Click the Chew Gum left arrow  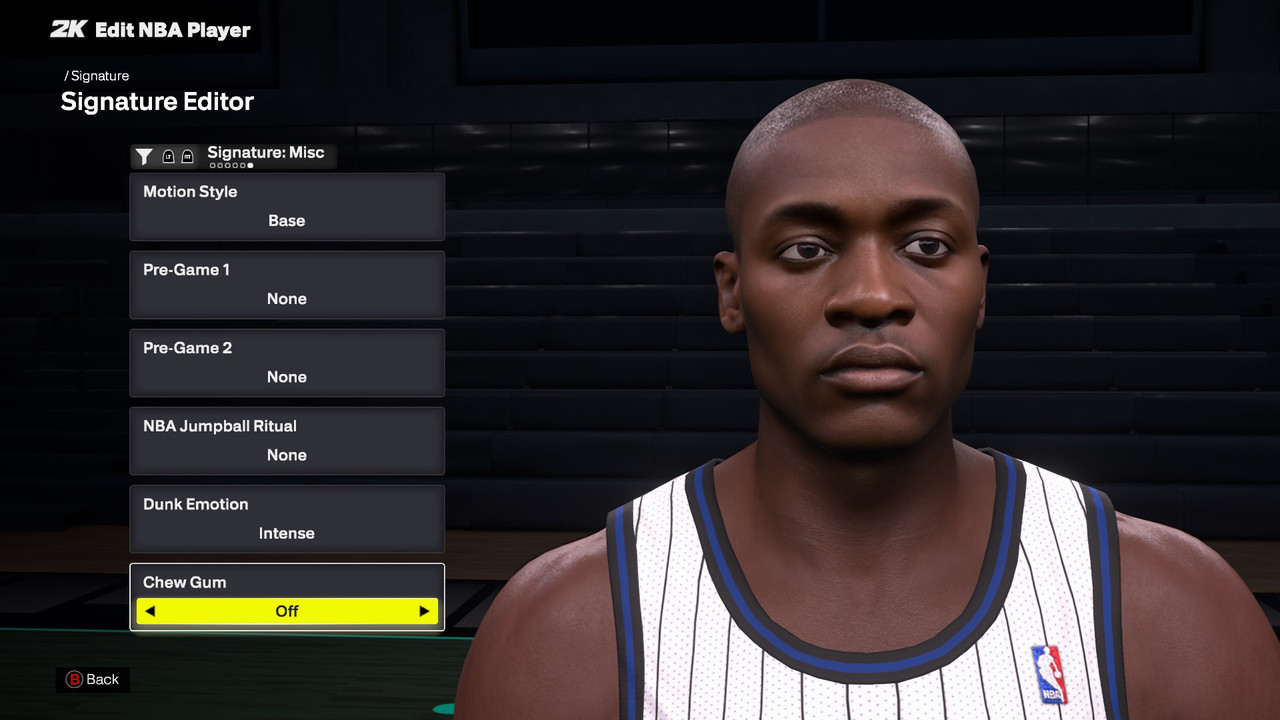pyautogui.click(x=150, y=611)
